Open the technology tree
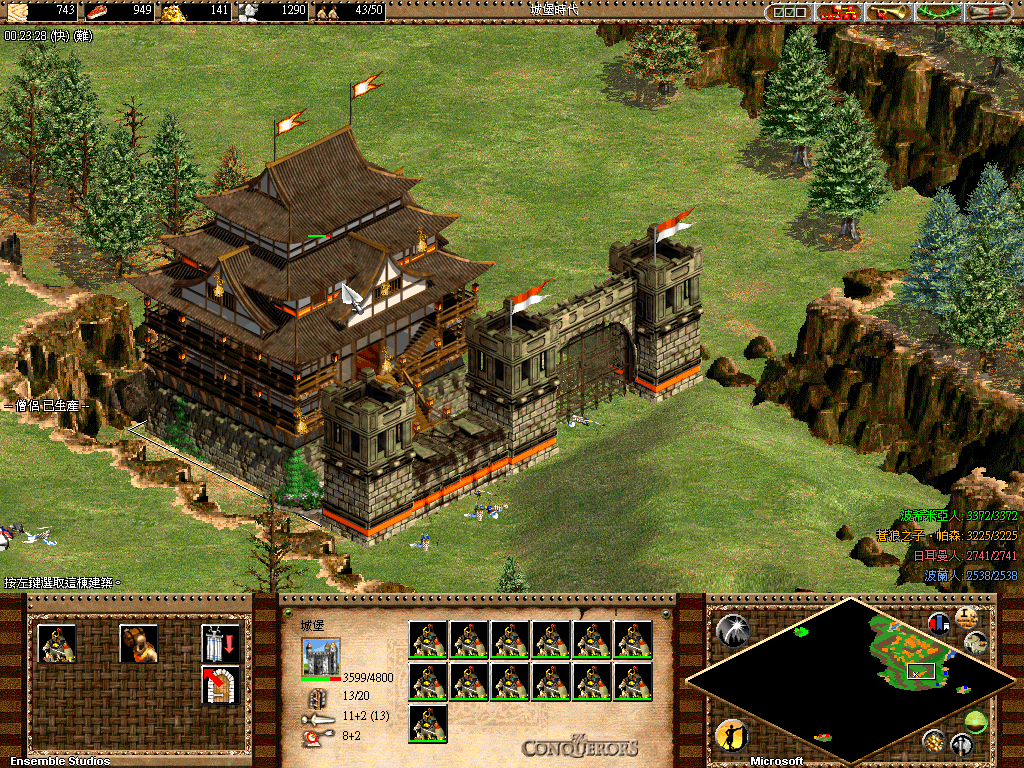 [x=840, y=12]
